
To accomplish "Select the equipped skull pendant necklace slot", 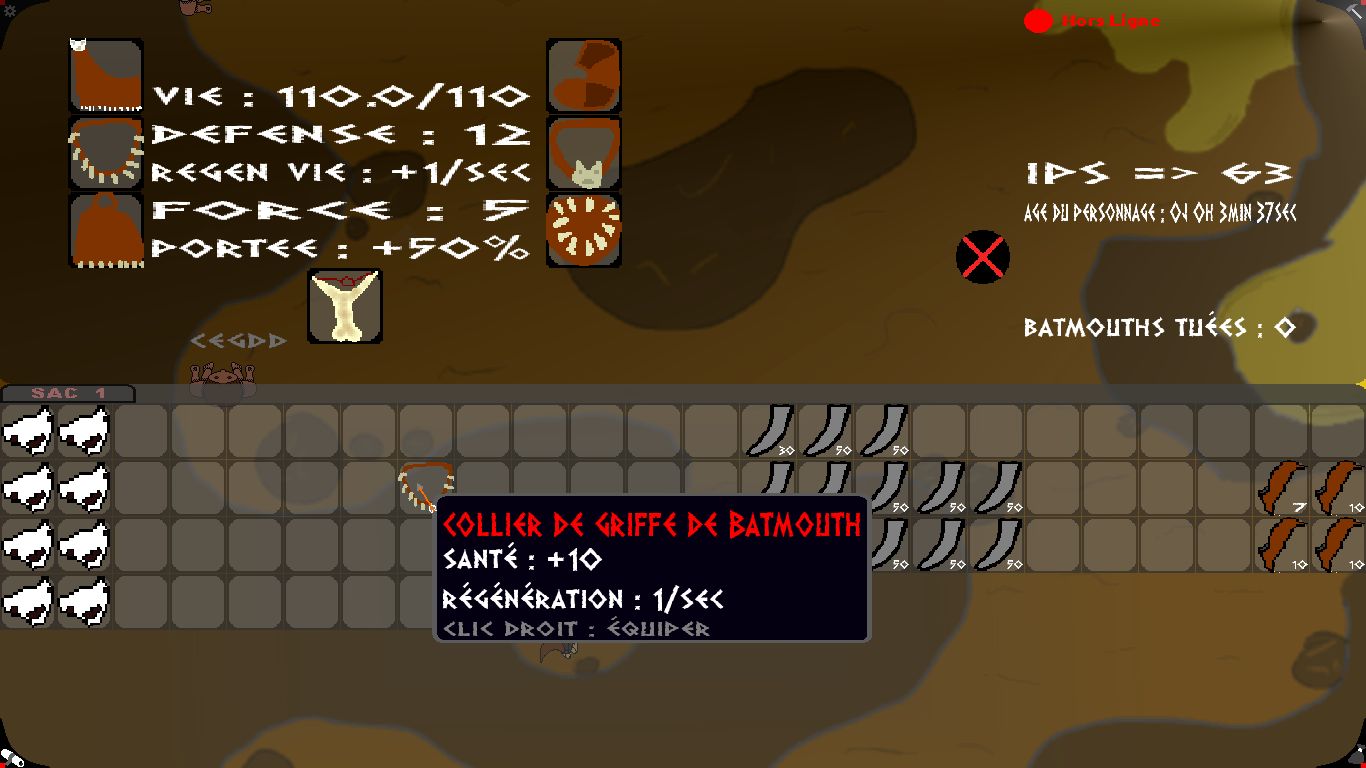I will click(x=584, y=153).
